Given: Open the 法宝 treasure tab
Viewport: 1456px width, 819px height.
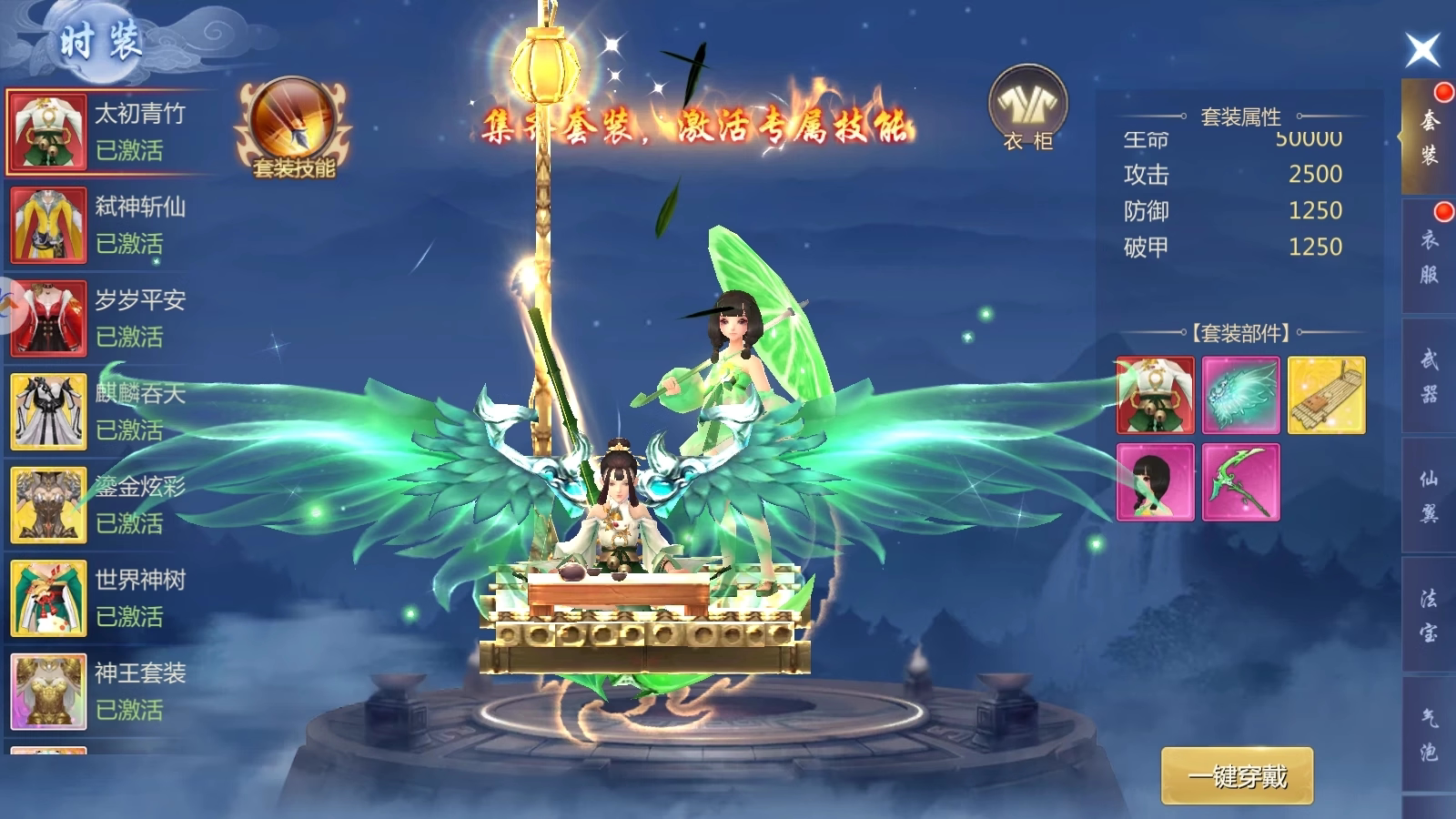Looking at the screenshot, I should [x=1429, y=615].
